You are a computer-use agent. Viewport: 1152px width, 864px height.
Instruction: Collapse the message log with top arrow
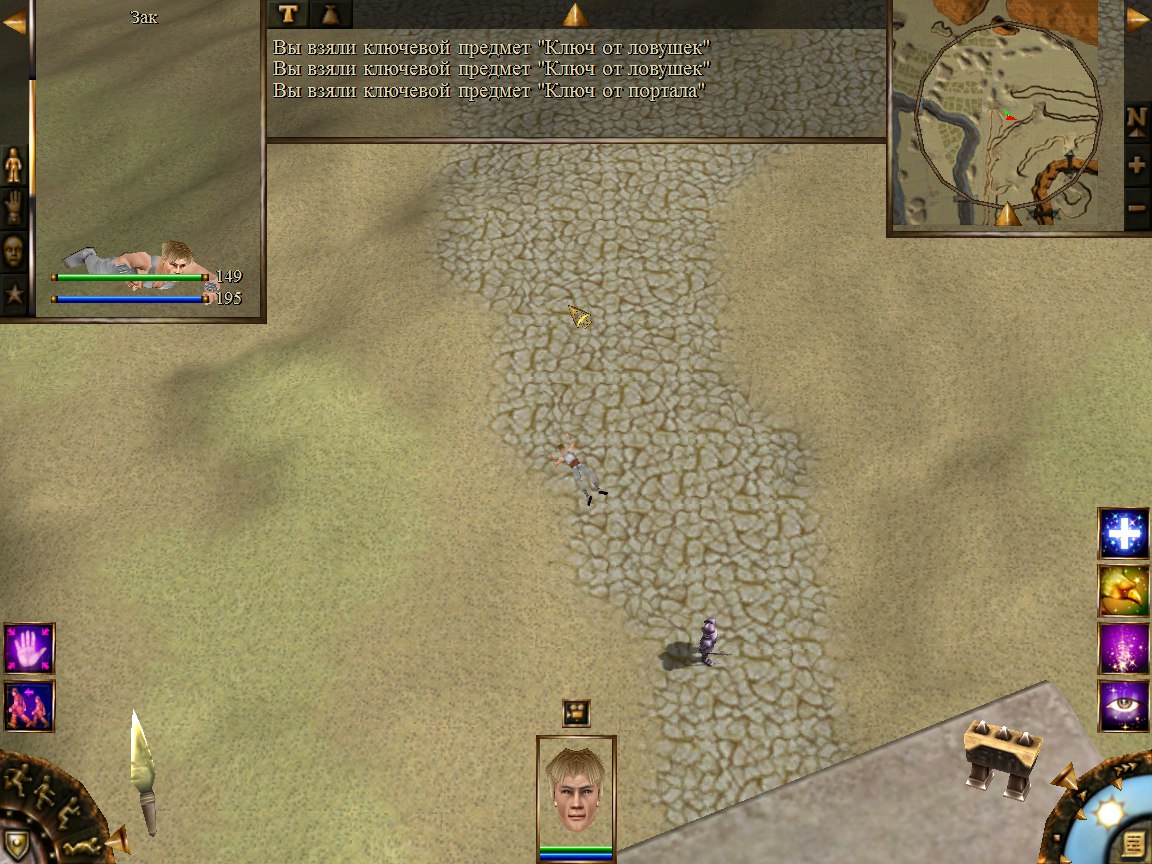(576, 14)
